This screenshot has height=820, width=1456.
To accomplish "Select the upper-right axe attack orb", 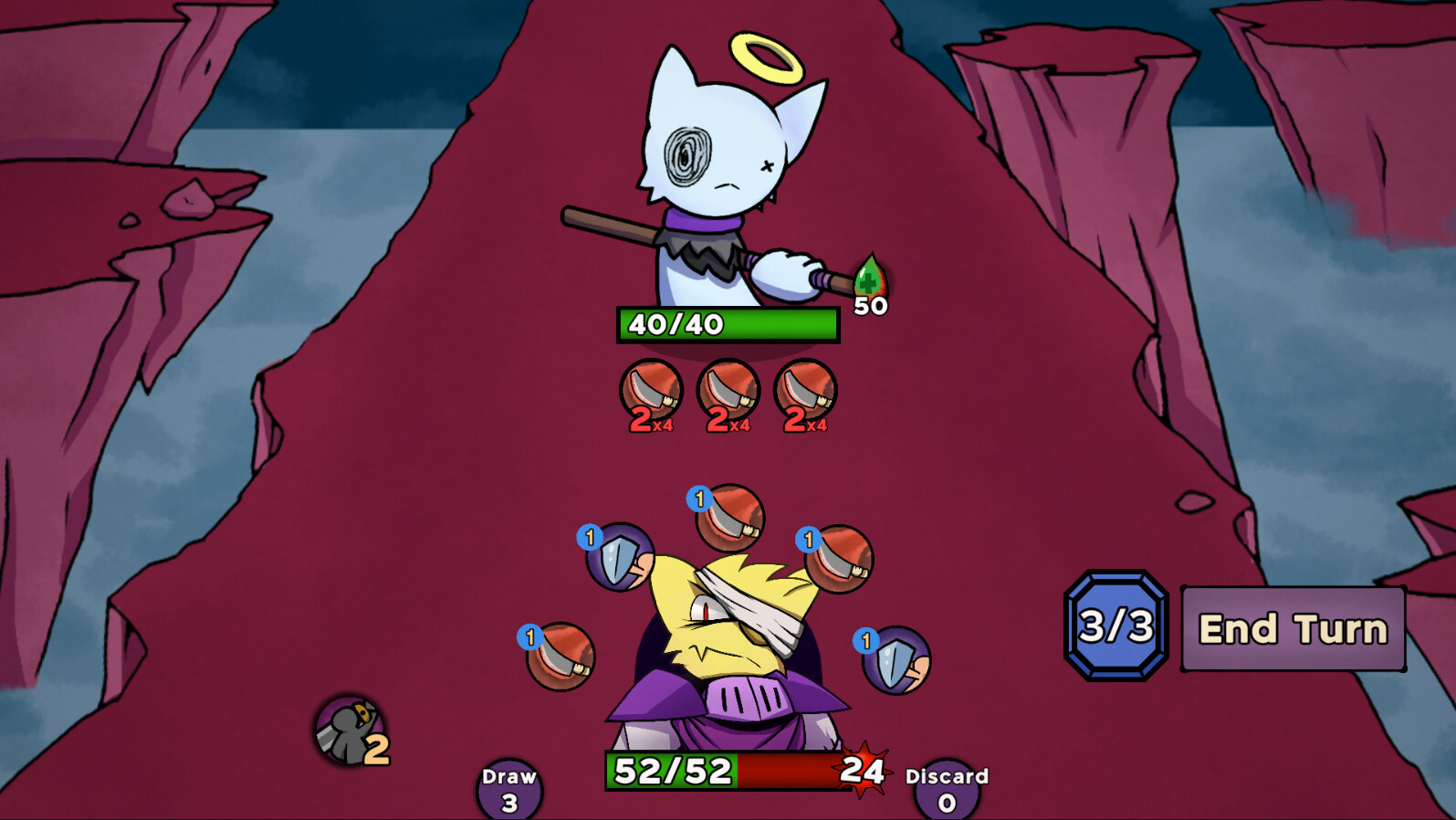I will 837,559.
